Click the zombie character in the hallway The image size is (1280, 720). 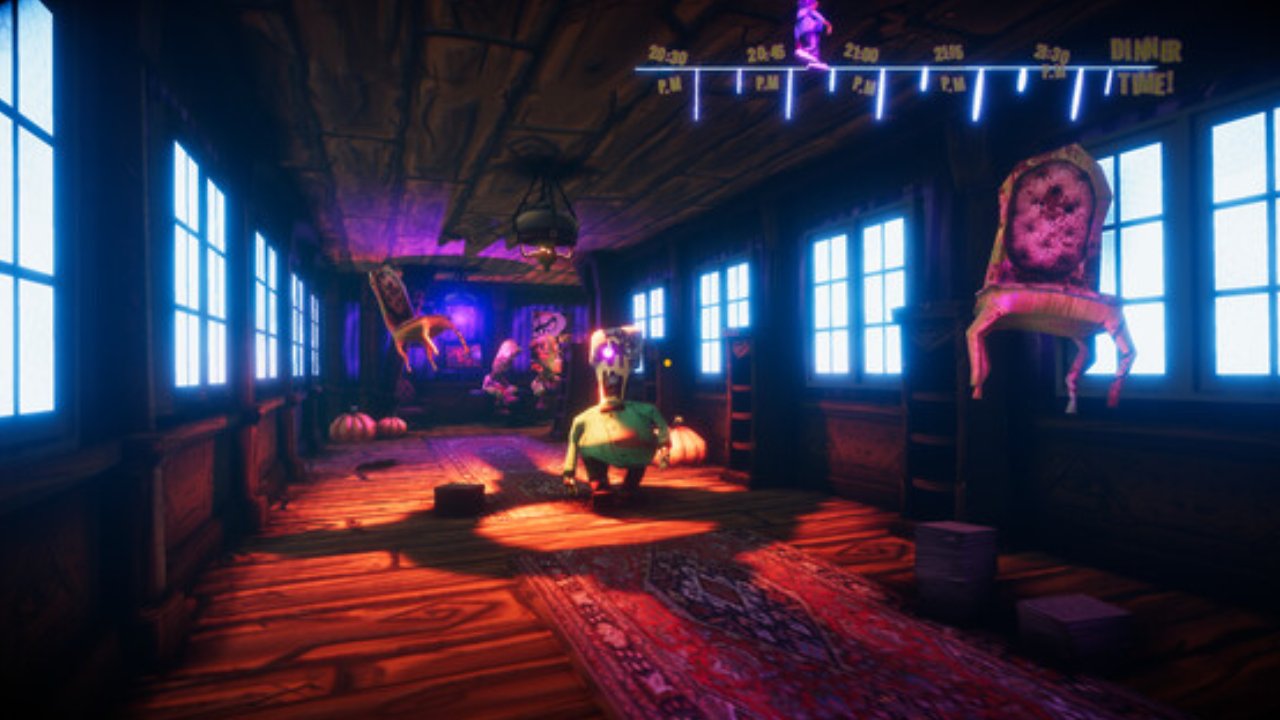(615, 430)
